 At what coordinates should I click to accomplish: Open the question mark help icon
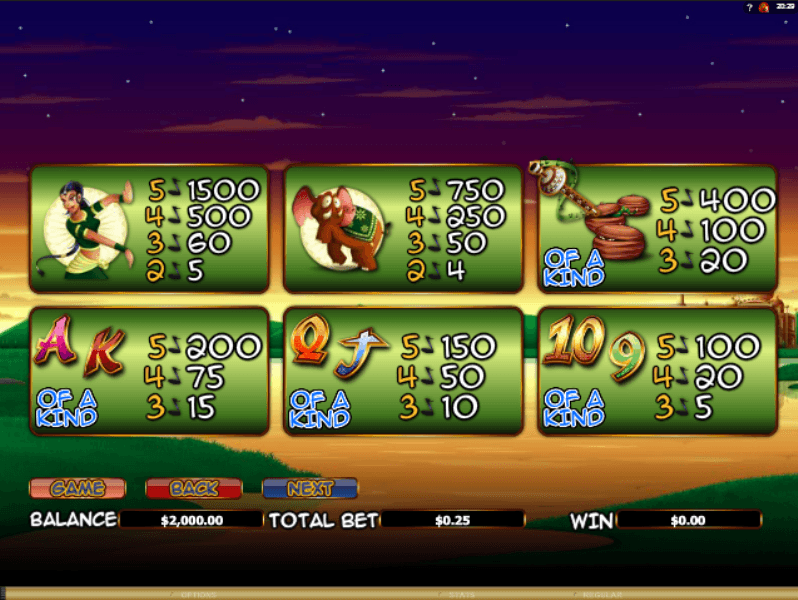750,7
